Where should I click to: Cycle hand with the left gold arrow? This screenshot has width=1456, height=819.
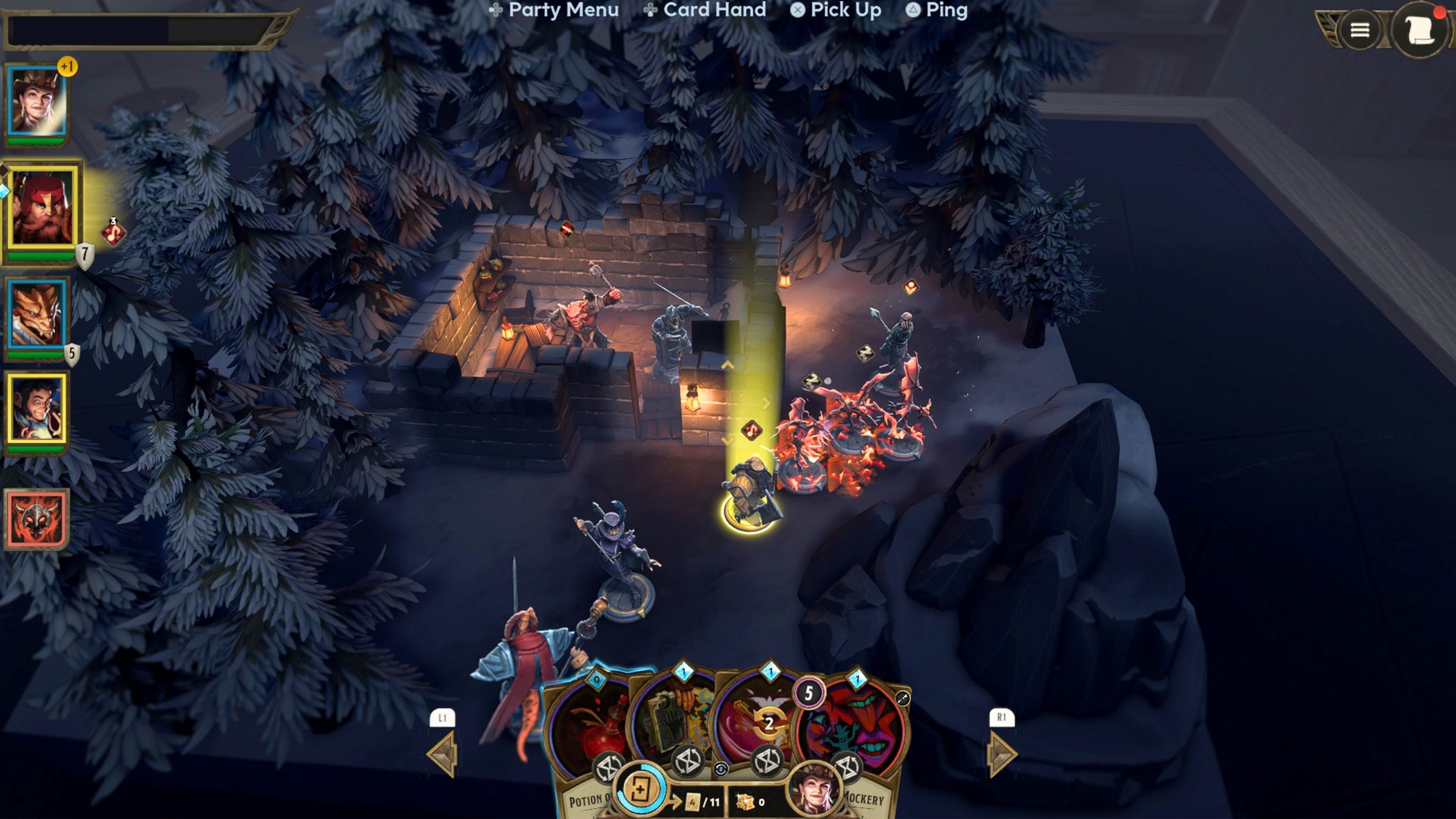443,754
